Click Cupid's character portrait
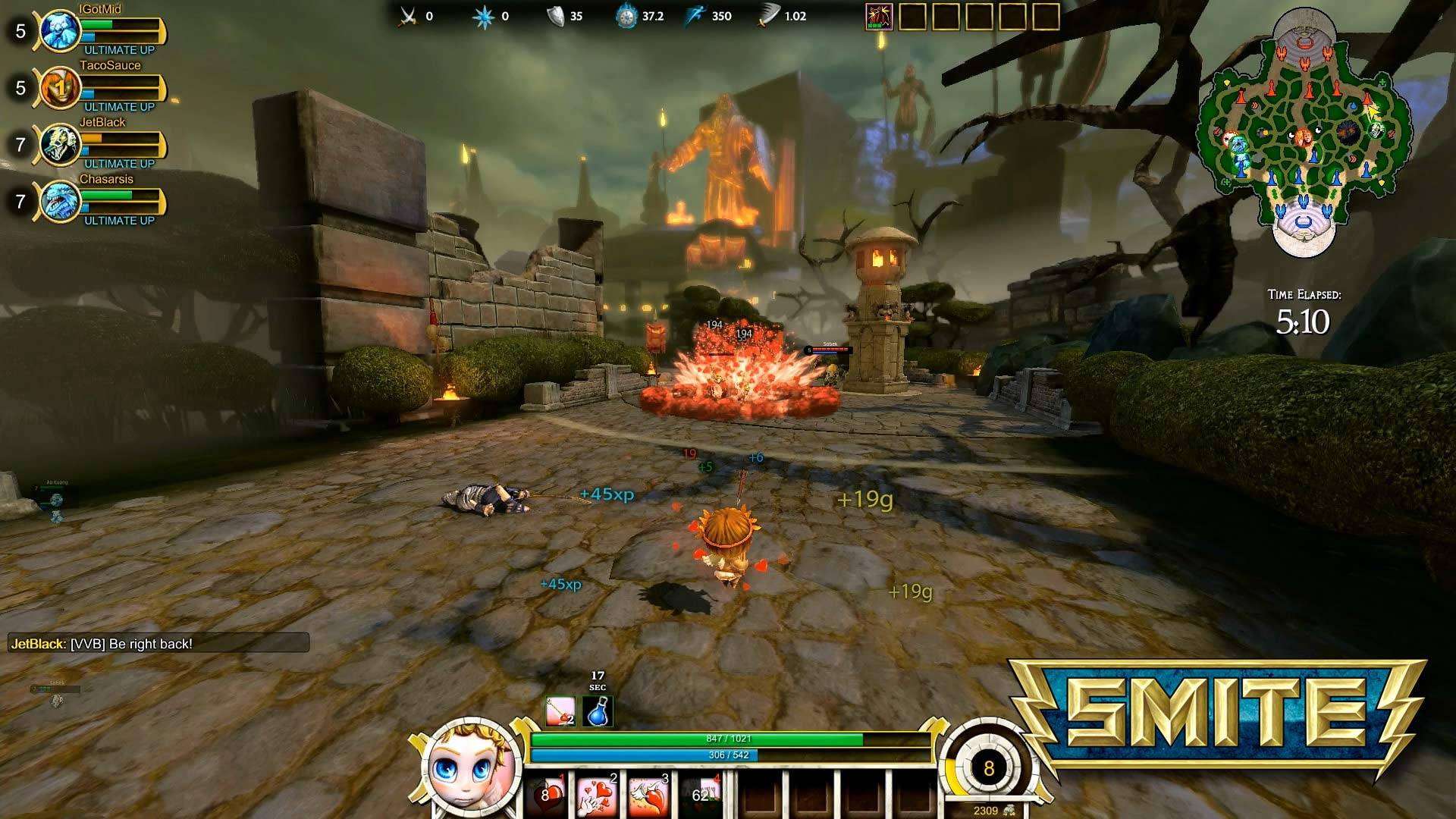Screen dimensions: 1456x819 pos(471,767)
